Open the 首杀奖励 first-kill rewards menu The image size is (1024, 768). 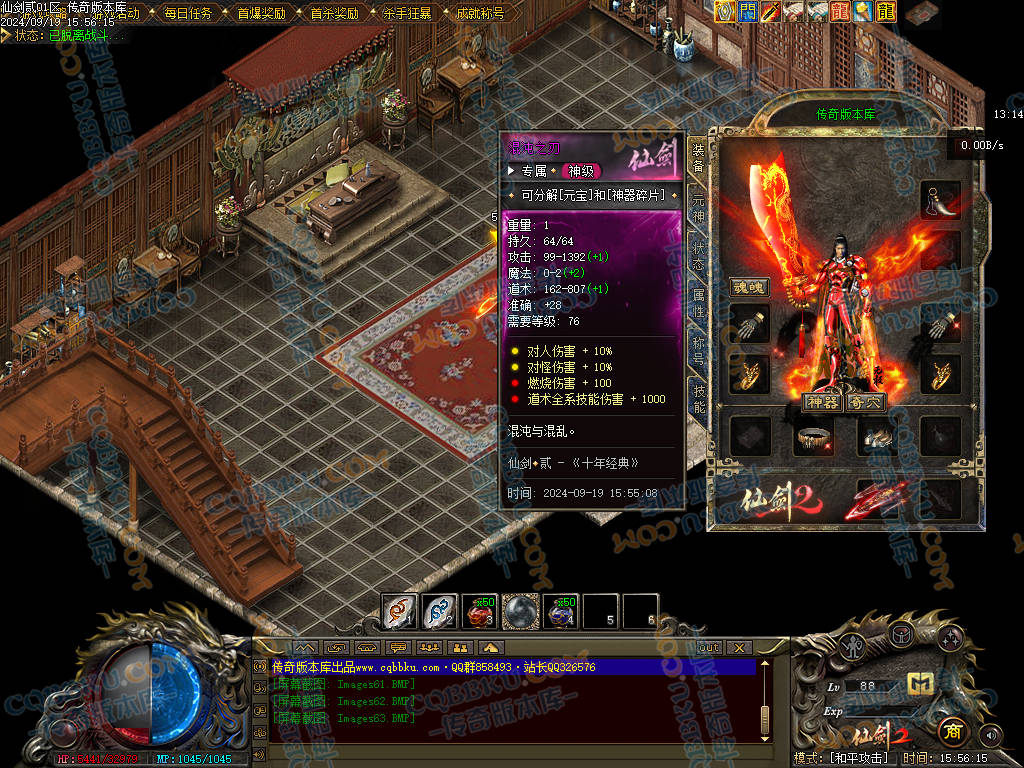(333, 14)
